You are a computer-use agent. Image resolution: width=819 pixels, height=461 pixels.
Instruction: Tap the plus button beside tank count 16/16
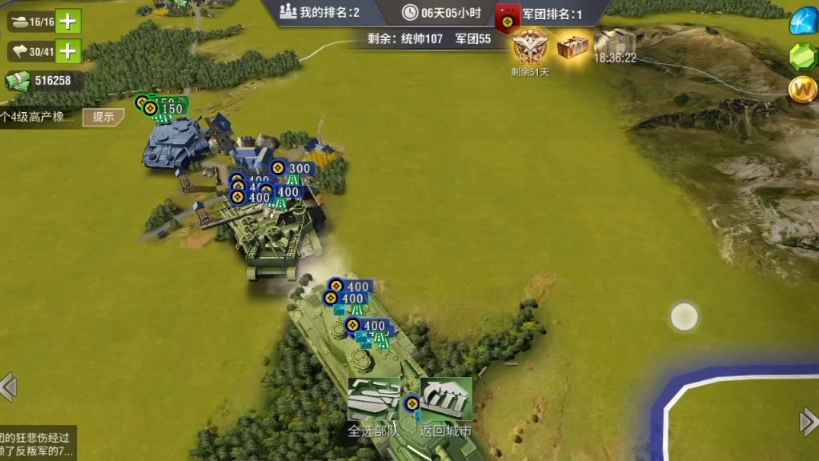pos(68,21)
